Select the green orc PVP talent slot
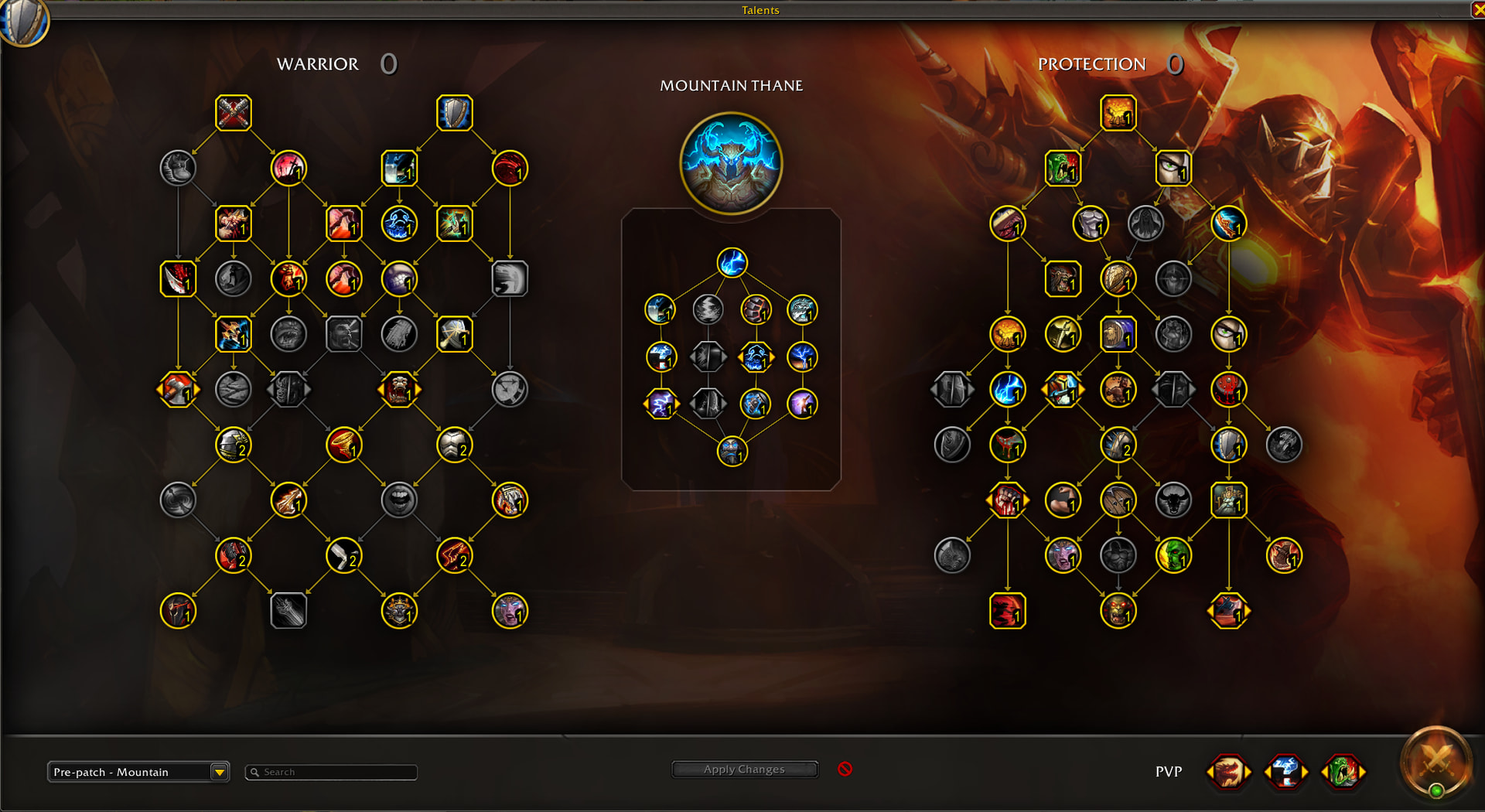Viewport: 1485px width, 812px height. 1343,772
